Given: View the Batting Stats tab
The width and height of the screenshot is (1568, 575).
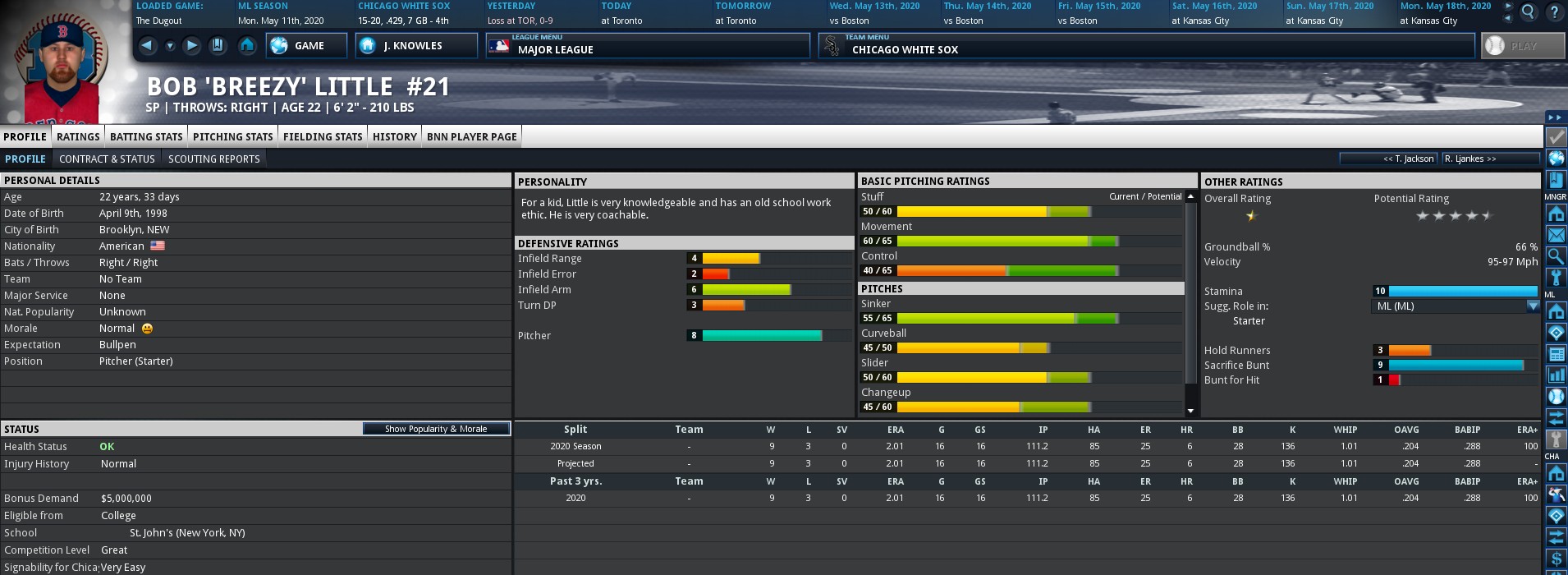Looking at the screenshot, I should (146, 136).
